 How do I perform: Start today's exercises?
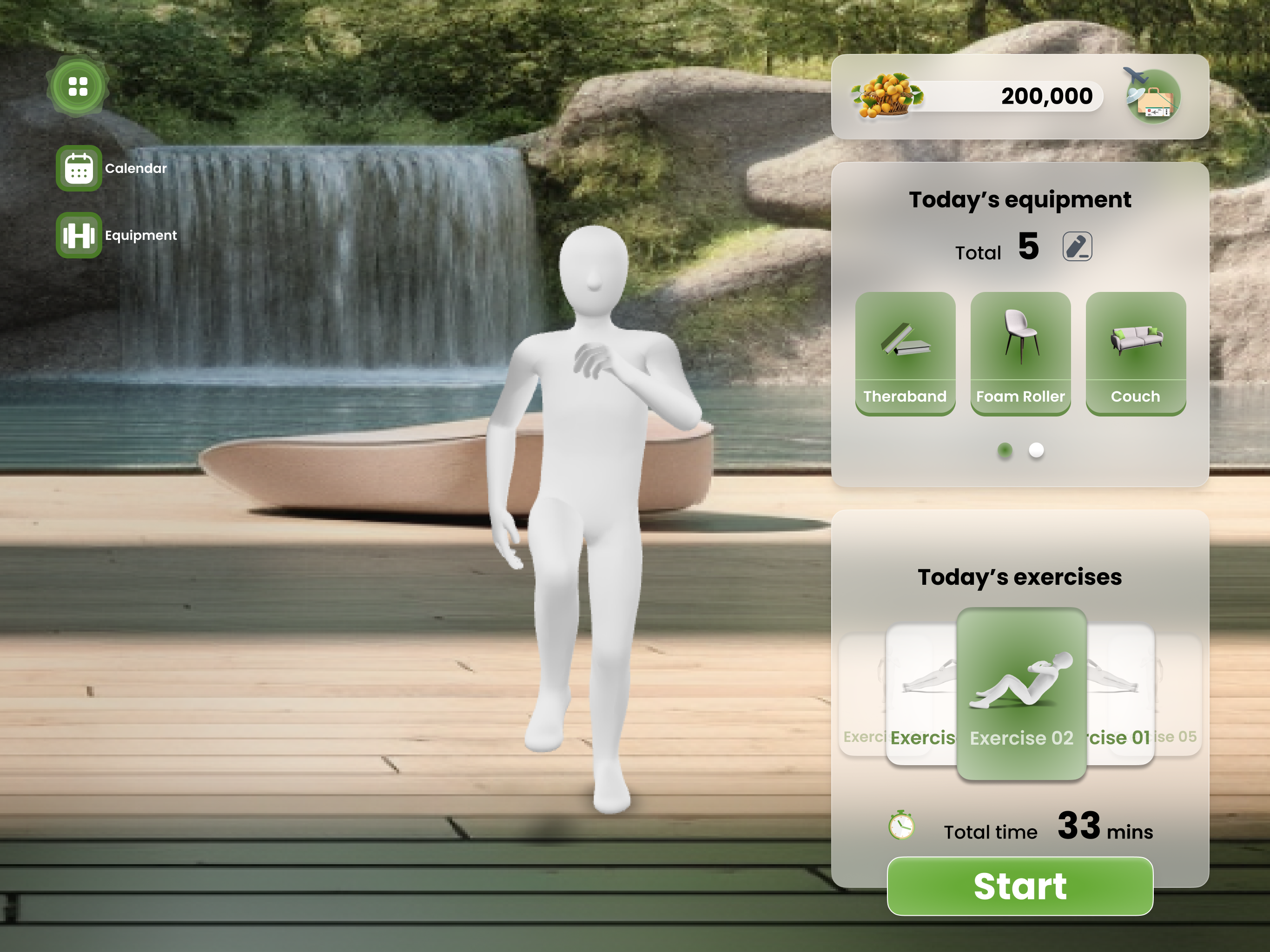coord(1020,886)
